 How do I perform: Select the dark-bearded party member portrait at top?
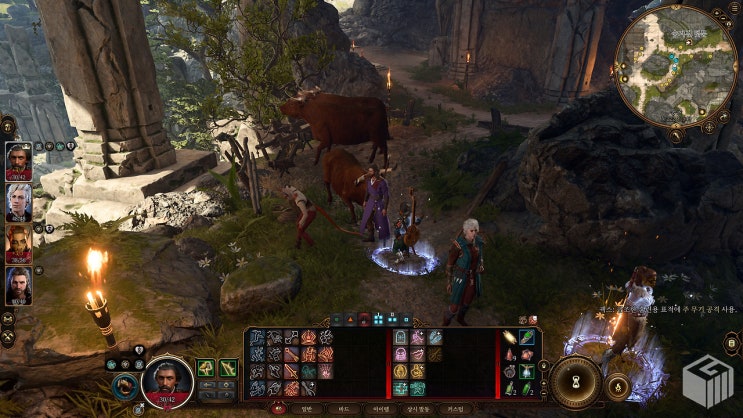click(19, 160)
